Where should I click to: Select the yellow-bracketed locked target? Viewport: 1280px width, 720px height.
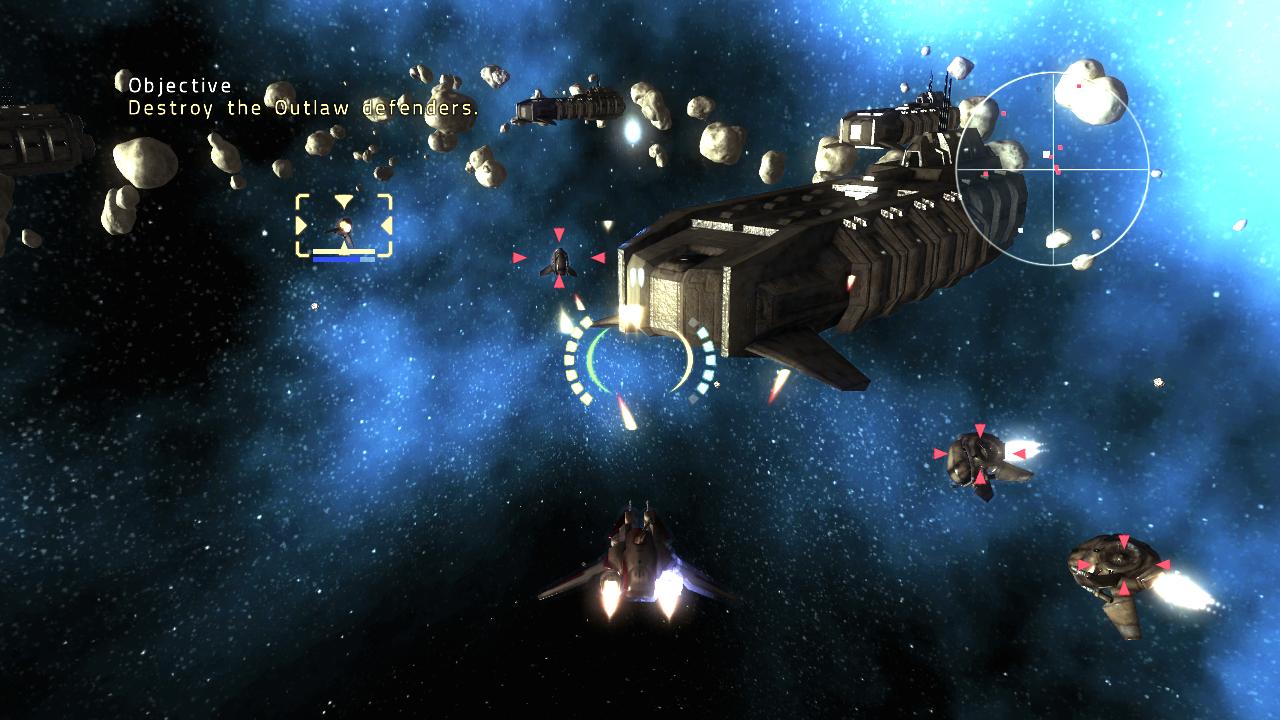pyautogui.click(x=344, y=225)
